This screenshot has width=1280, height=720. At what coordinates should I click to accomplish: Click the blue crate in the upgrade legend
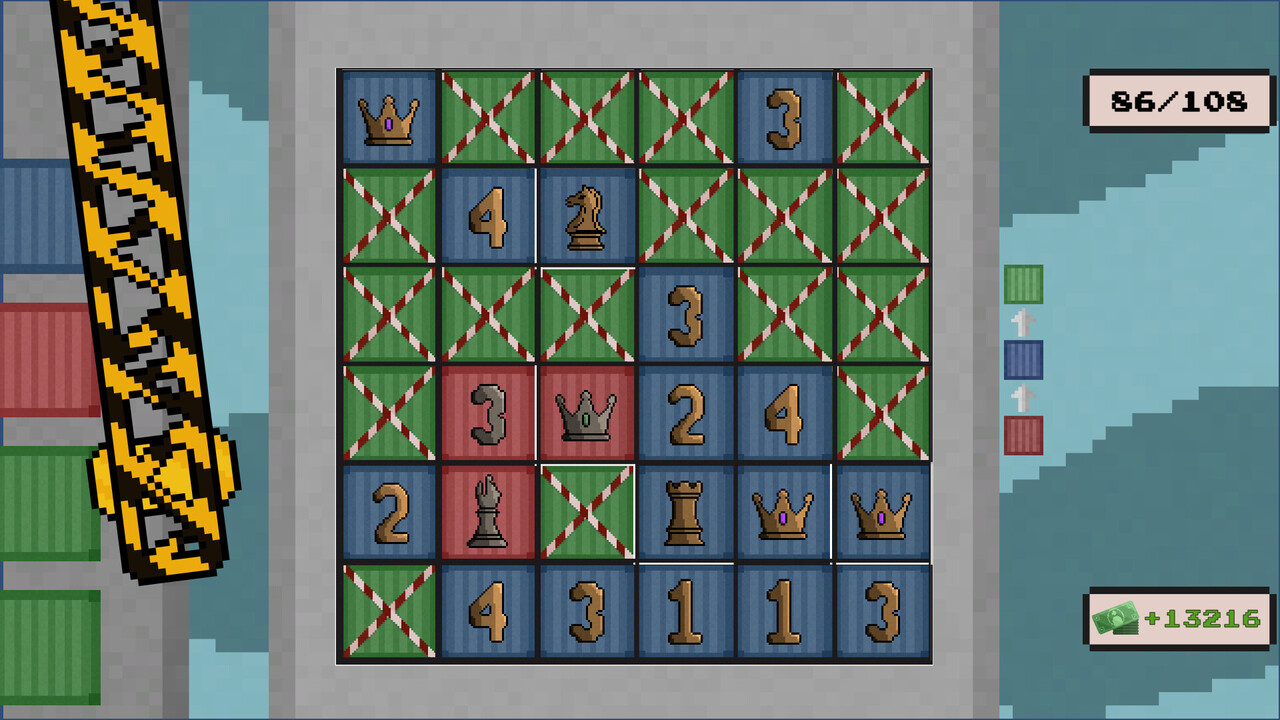tap(1021, 361)
